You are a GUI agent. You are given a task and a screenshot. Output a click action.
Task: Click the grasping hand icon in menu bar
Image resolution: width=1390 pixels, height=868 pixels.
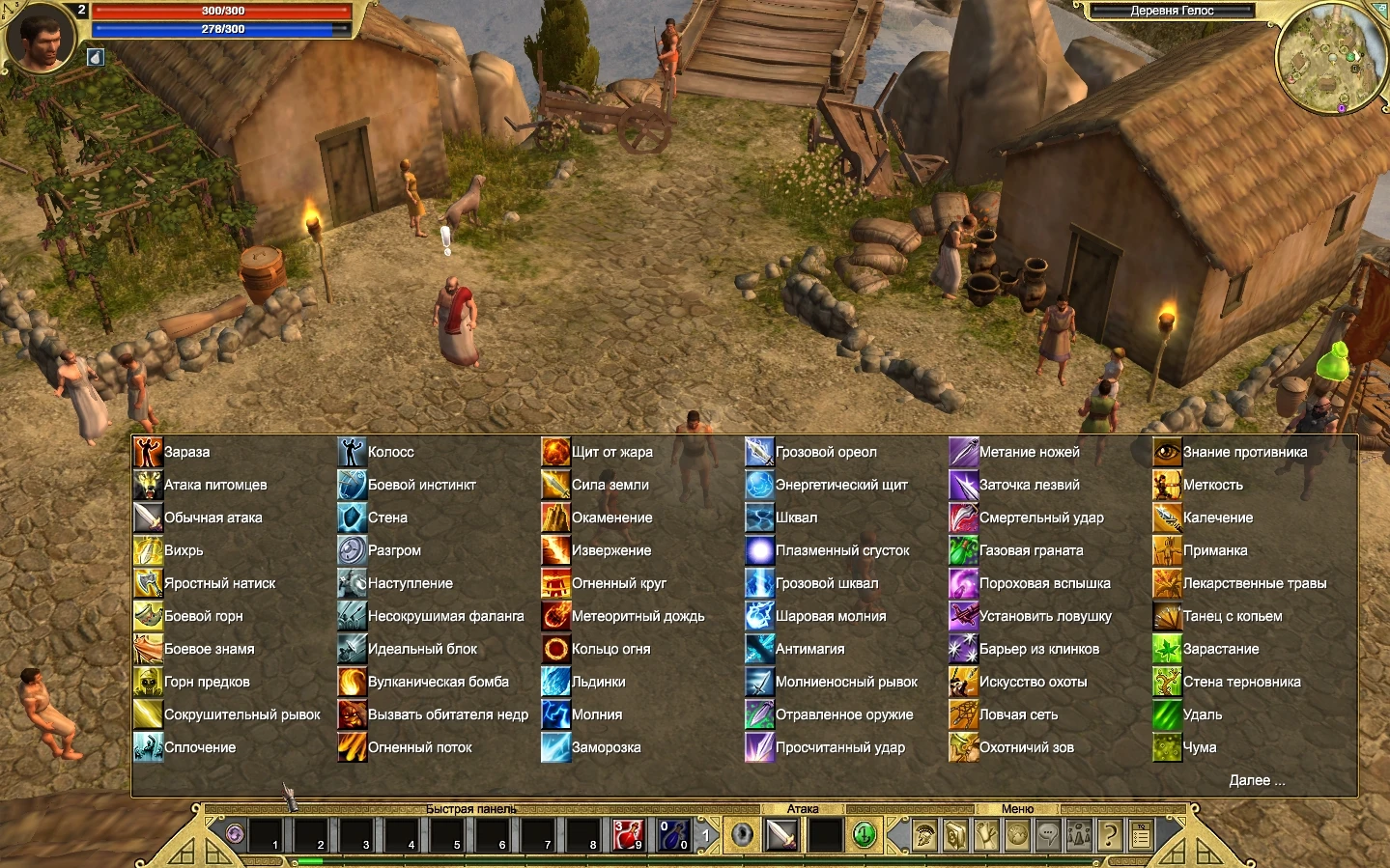[x=986, y=834]
